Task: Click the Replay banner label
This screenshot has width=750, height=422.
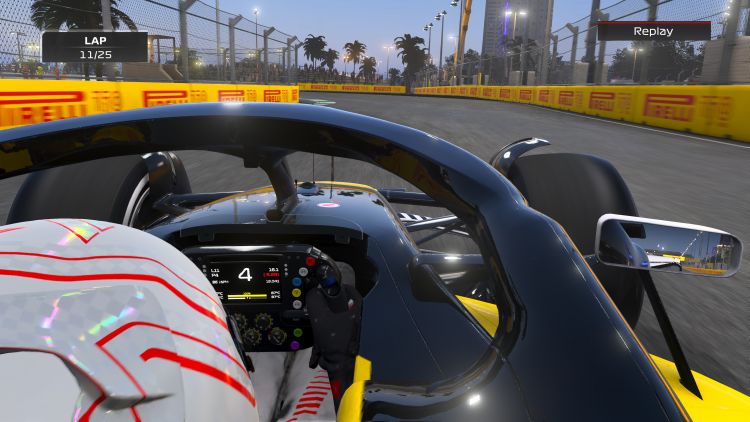Action: coord(653,31)
